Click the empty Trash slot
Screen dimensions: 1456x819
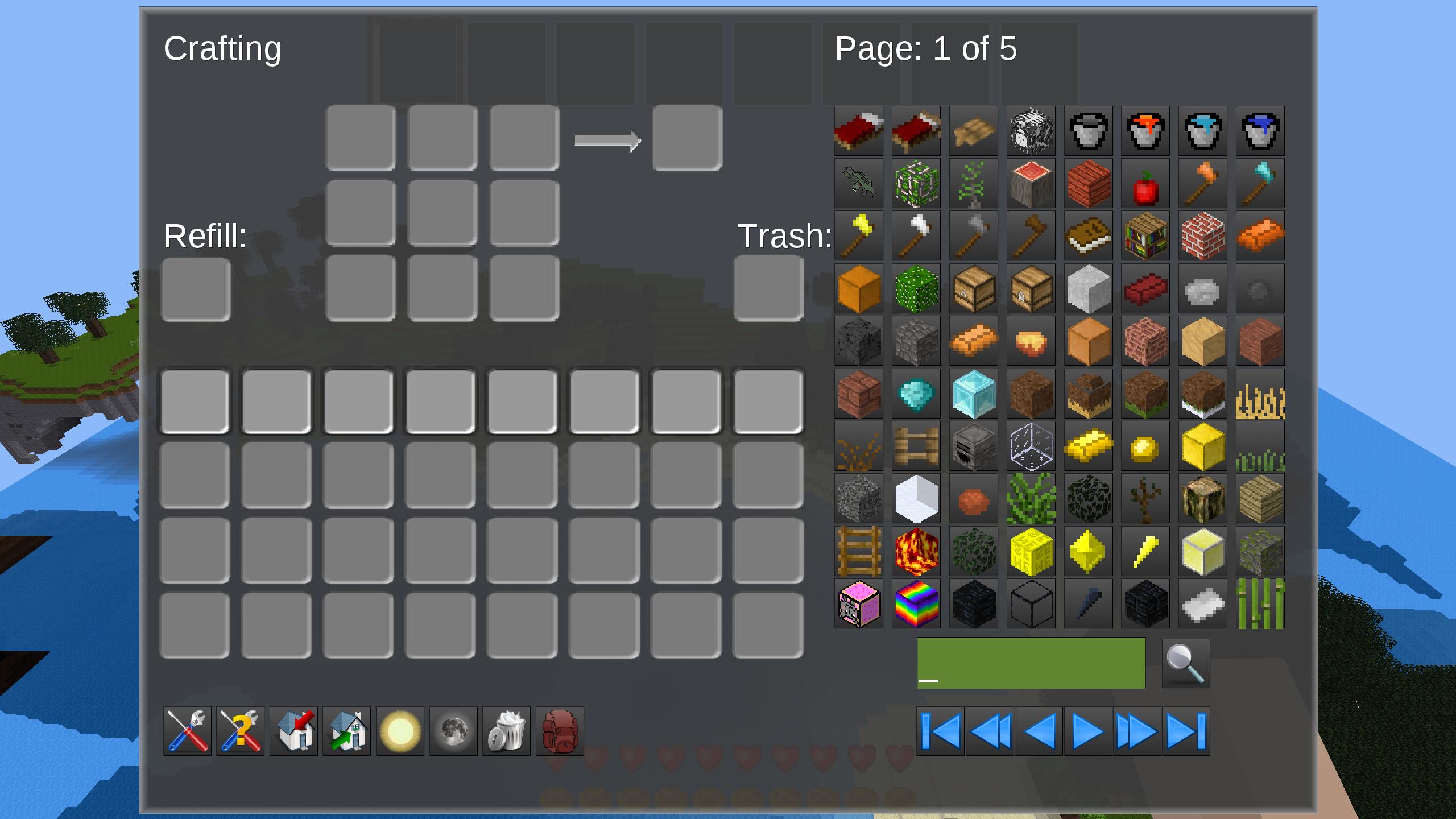click(x=769, y=288)
